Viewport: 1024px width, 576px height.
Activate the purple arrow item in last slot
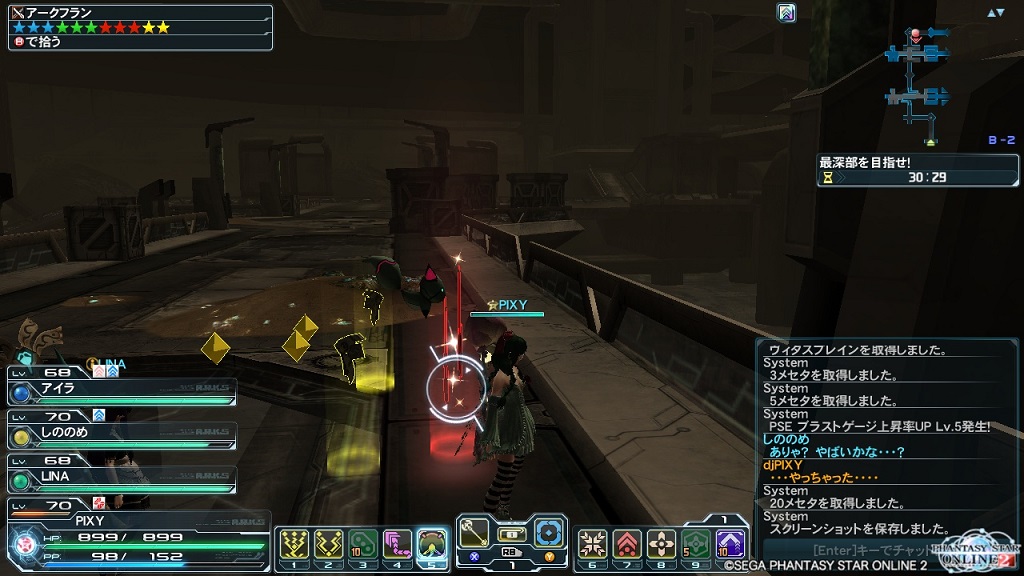731,543
